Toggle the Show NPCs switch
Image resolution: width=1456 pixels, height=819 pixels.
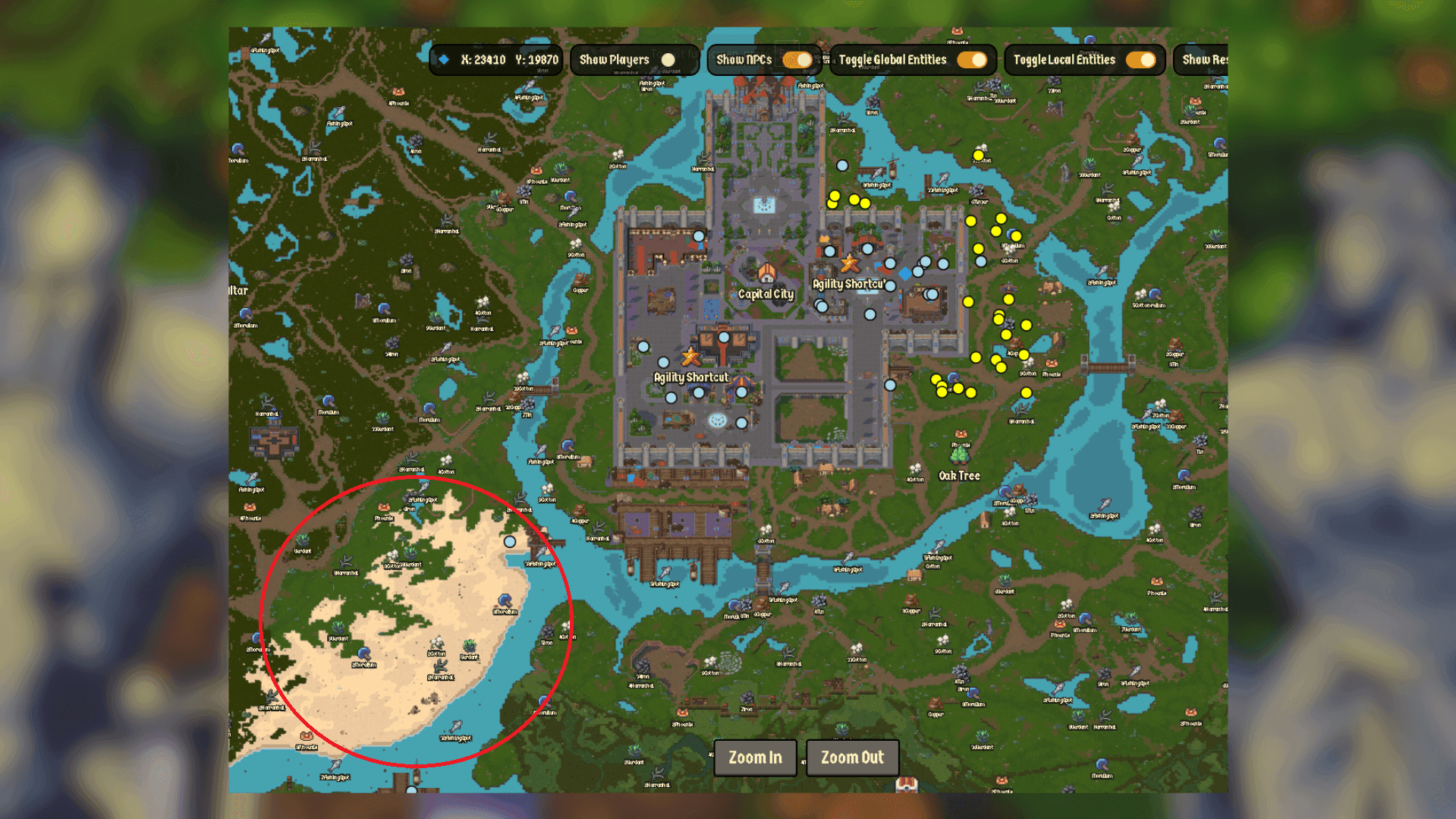pos(797,60)
